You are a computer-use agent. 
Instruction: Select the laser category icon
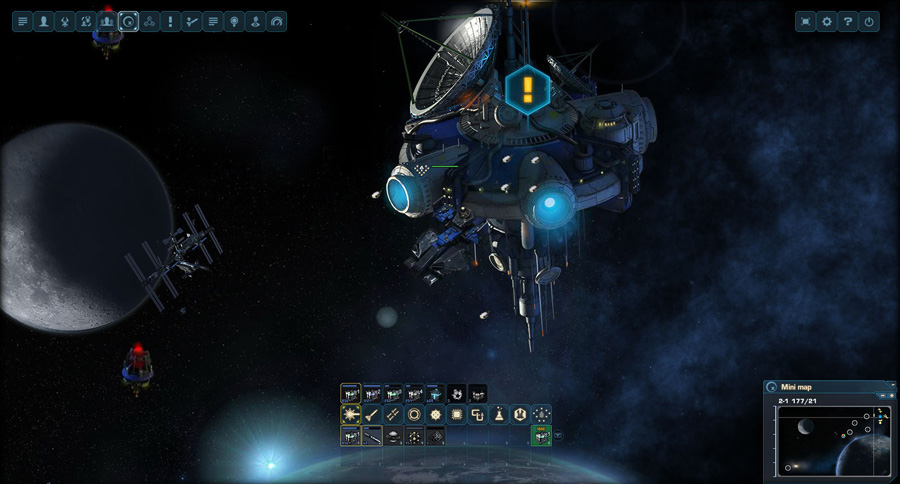[351, 414]
